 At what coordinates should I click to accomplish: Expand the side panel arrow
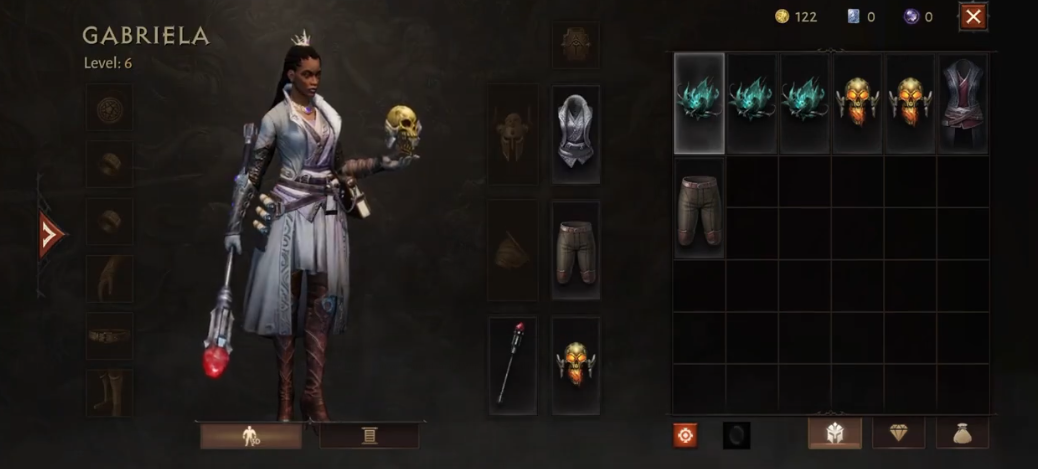click(x=50, y=234)
